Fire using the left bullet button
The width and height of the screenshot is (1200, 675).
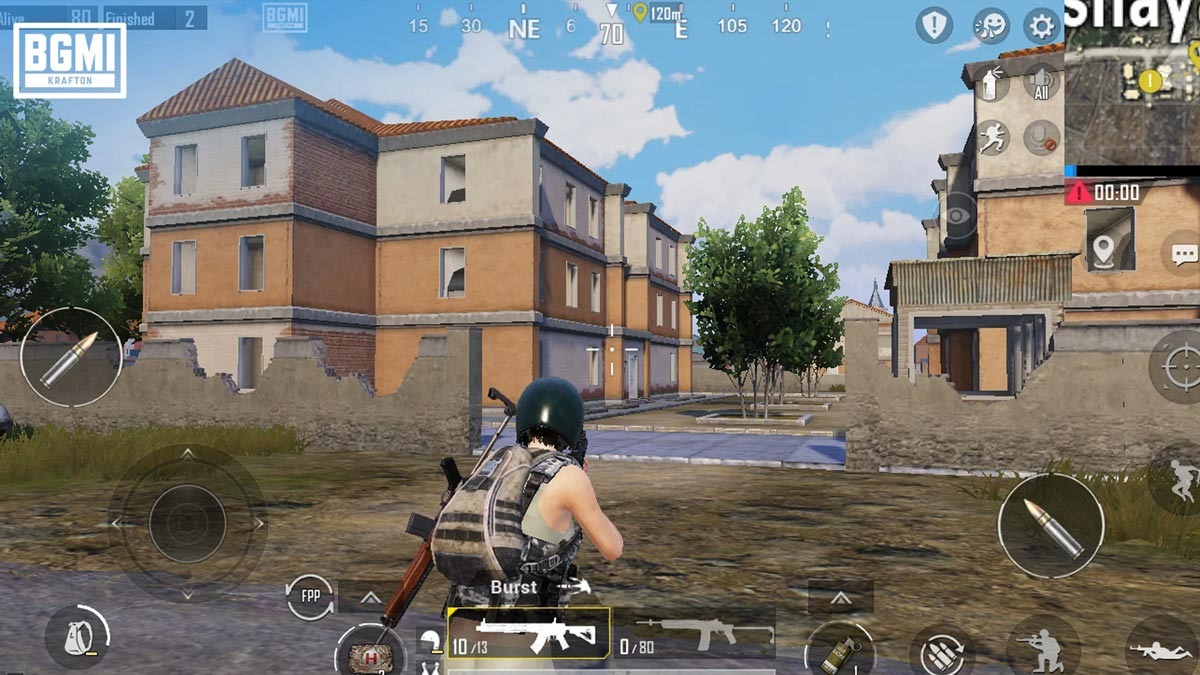coord(70,357)
